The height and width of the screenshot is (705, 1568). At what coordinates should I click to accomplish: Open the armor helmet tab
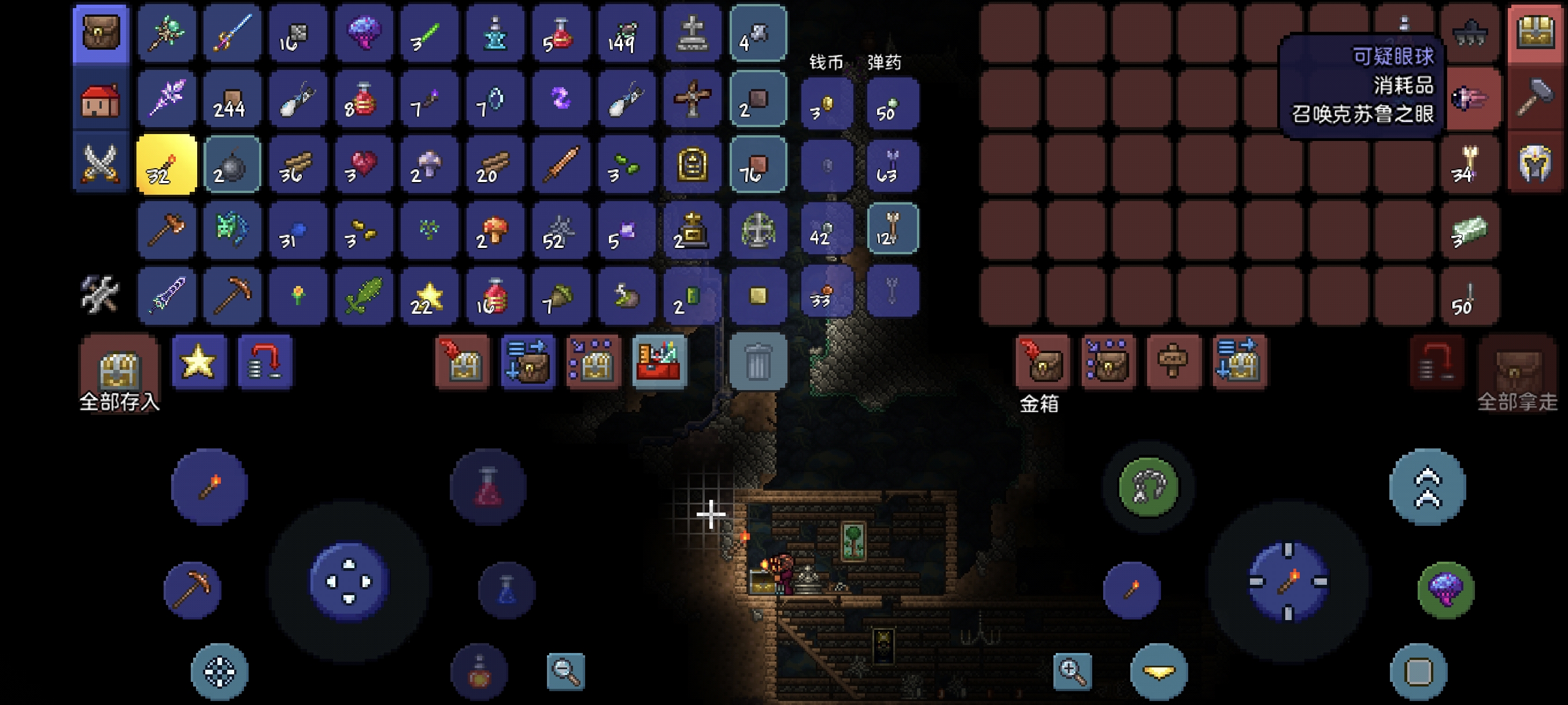1534,164
